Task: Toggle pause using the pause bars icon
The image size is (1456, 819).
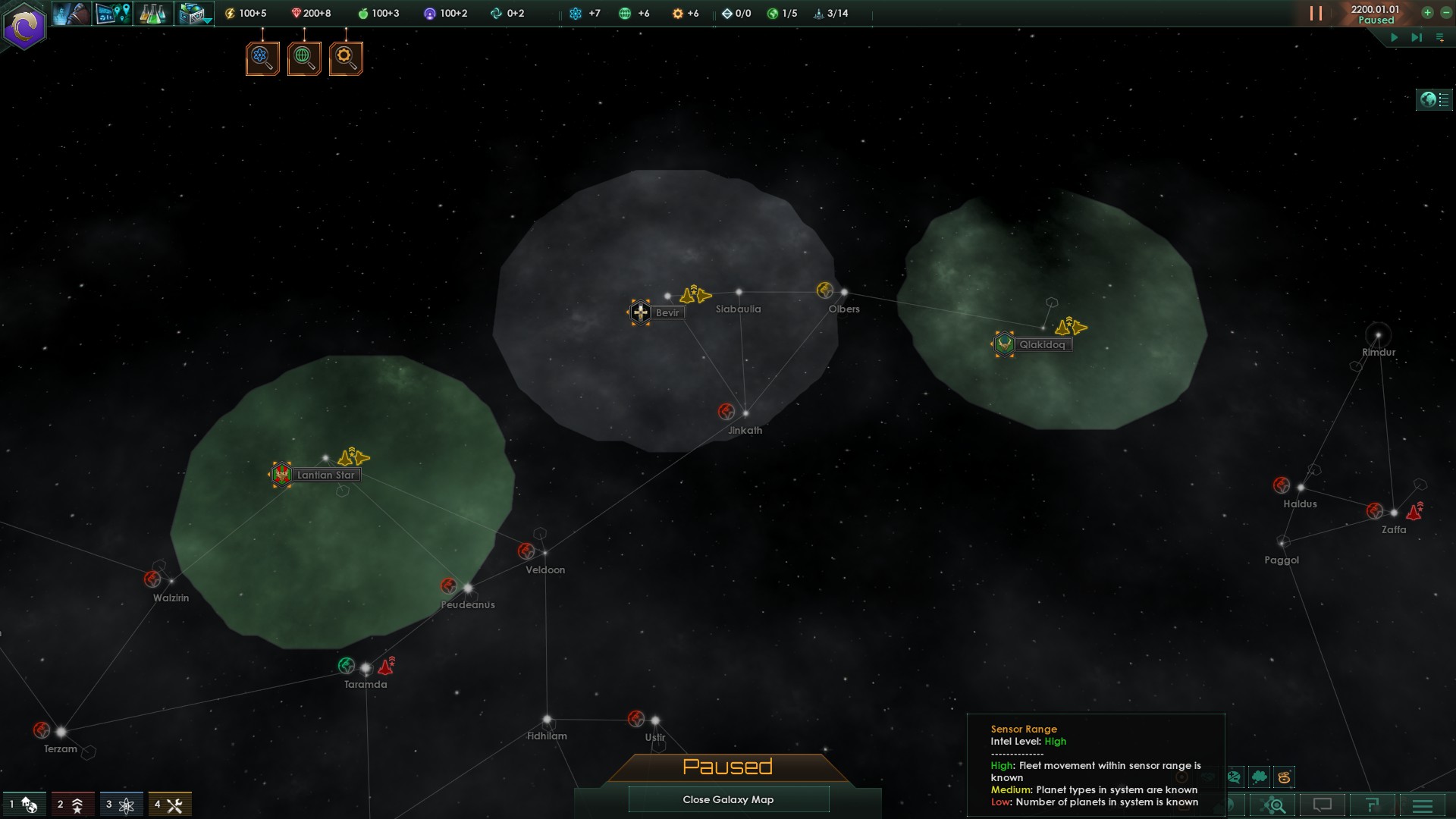Action: (1317, 13)
